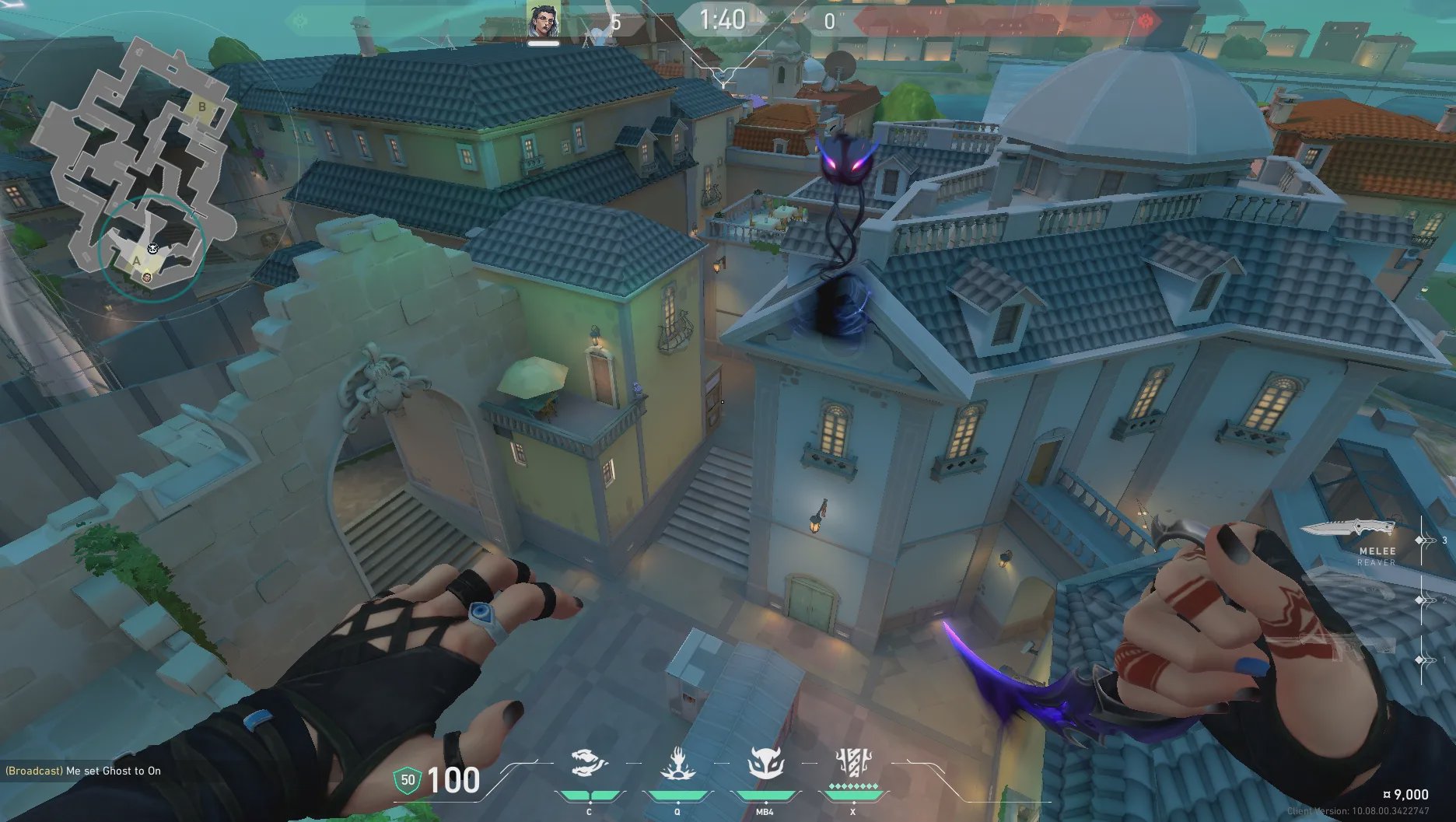Use the Seize ability icon
1456x822 pixels.
(677, 764)
